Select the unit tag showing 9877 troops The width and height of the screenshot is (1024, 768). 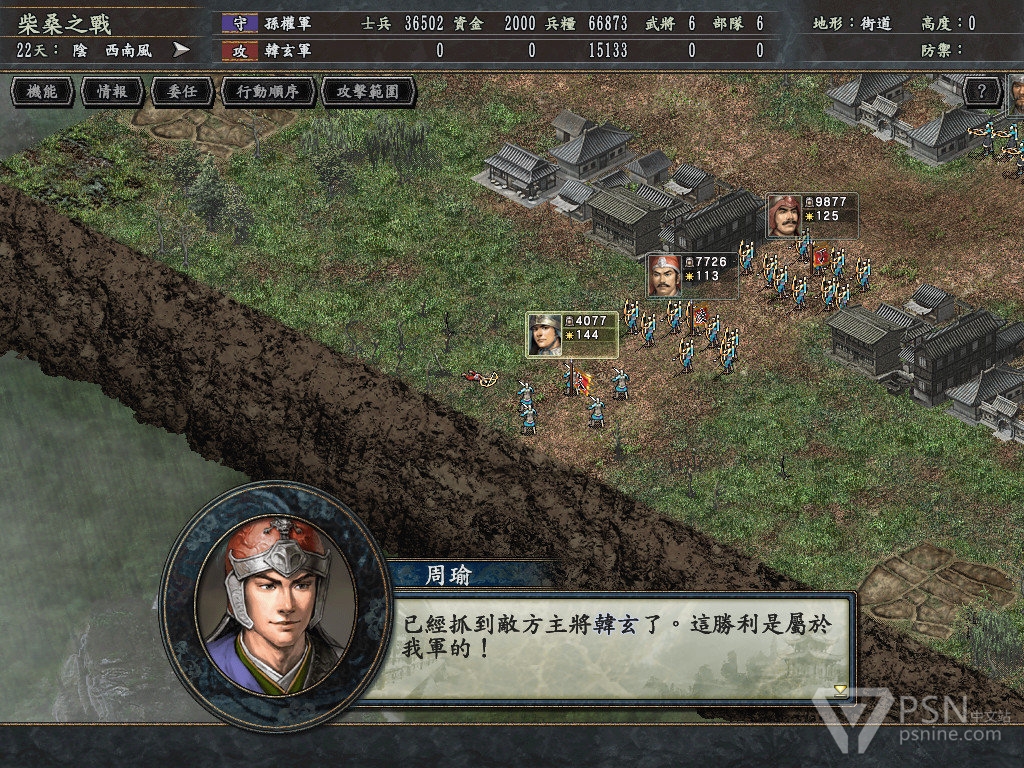click(x=812, y=215)
